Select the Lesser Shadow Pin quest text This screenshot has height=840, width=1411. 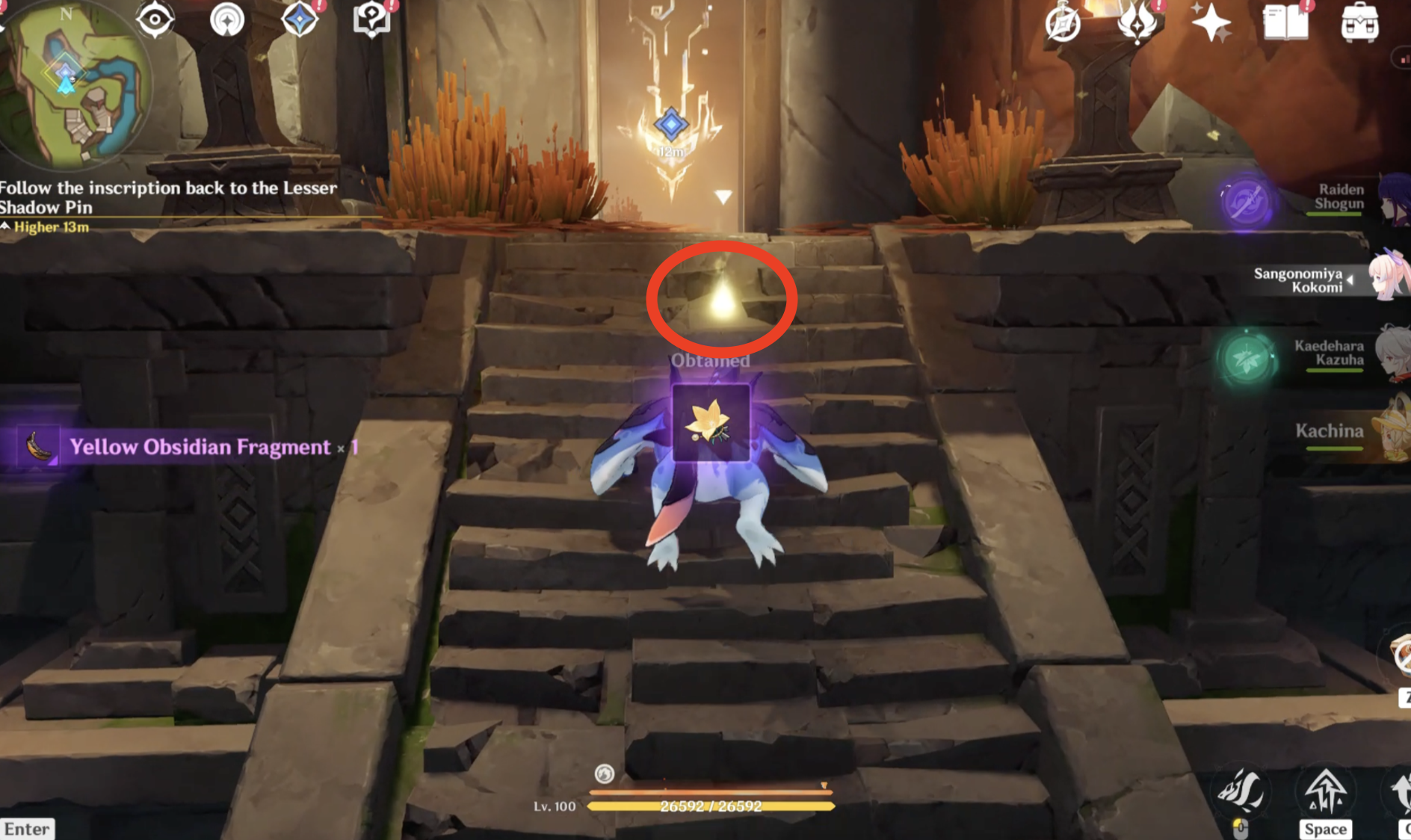[168, 197]
